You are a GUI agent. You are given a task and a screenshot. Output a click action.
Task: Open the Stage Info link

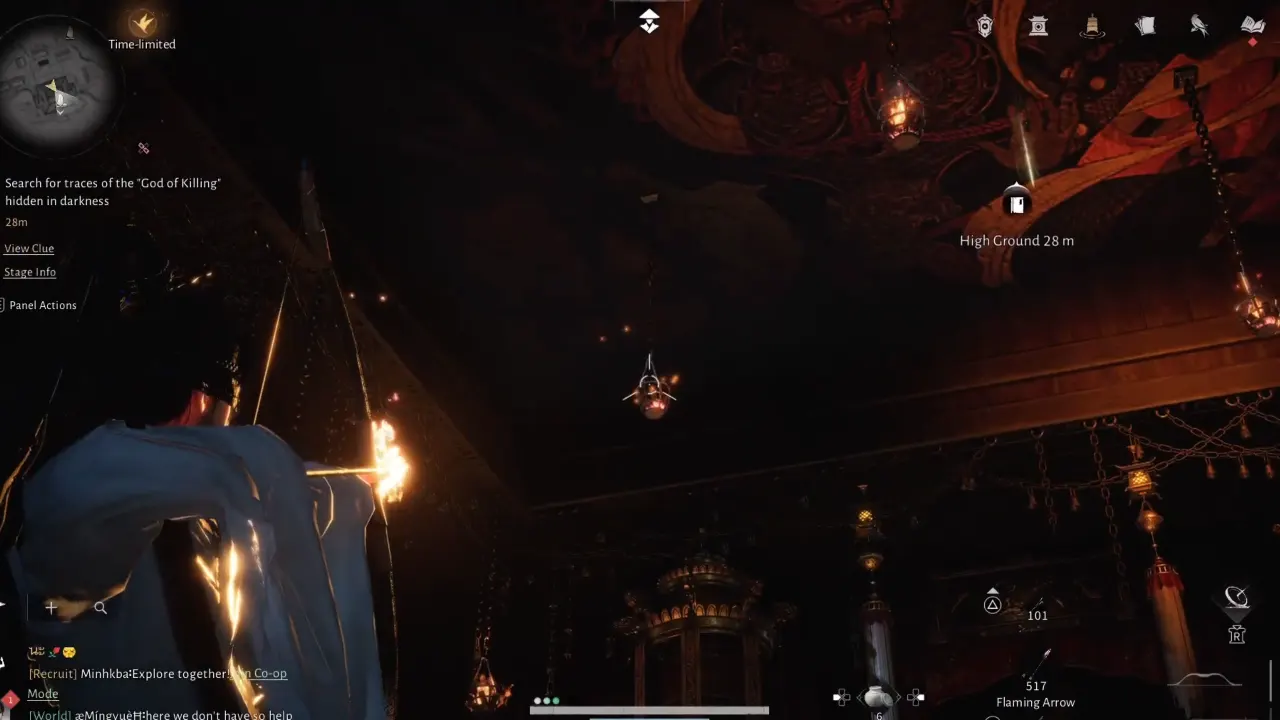point(30,272)
